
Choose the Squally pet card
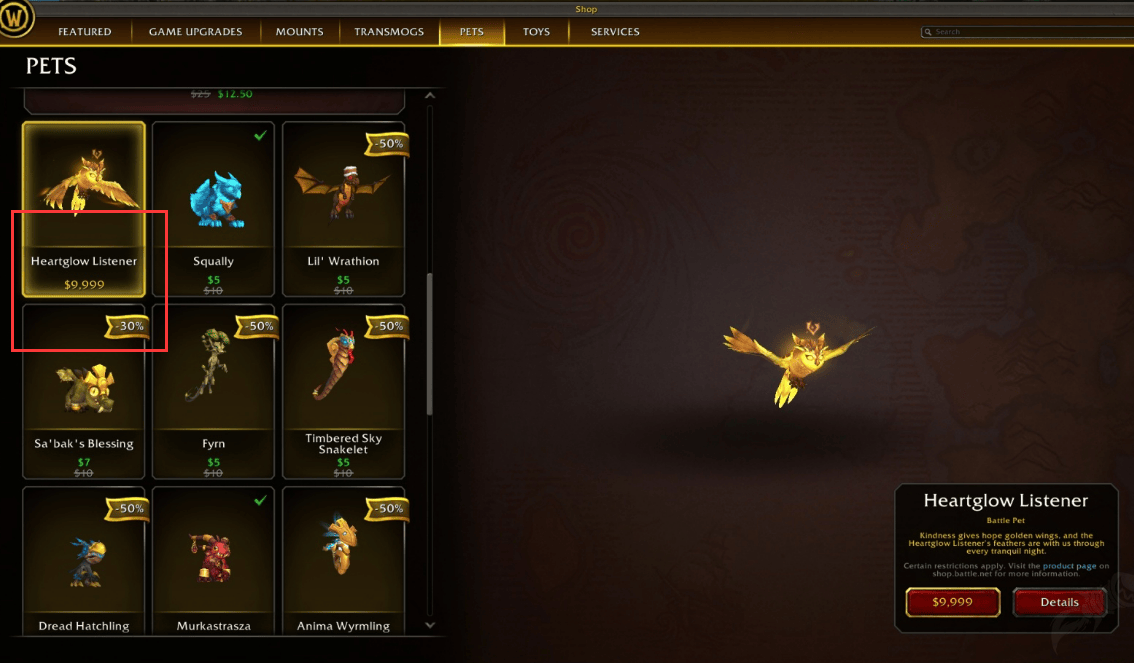click(213, 209)
